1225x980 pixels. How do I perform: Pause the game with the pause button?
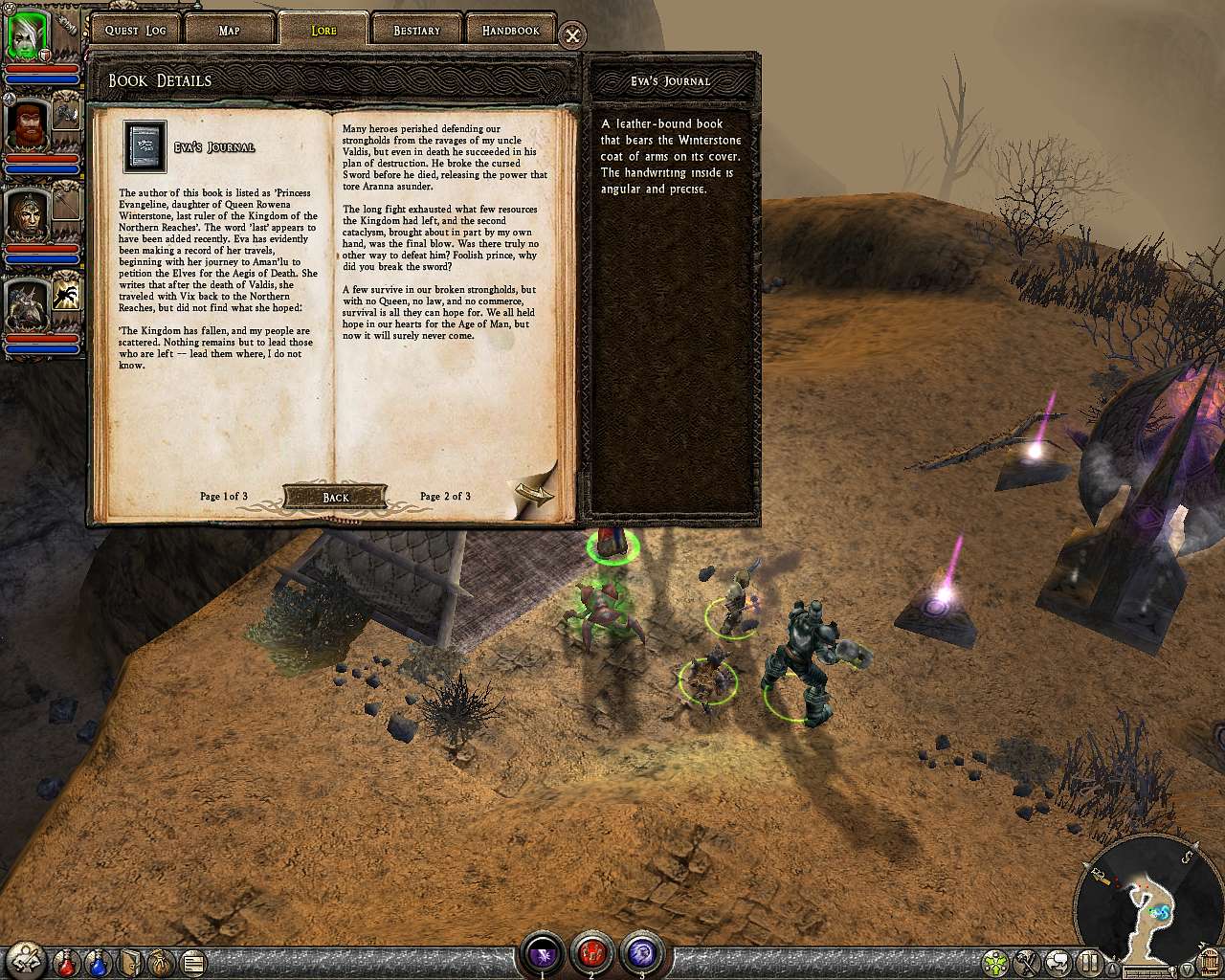[1088, 961]
